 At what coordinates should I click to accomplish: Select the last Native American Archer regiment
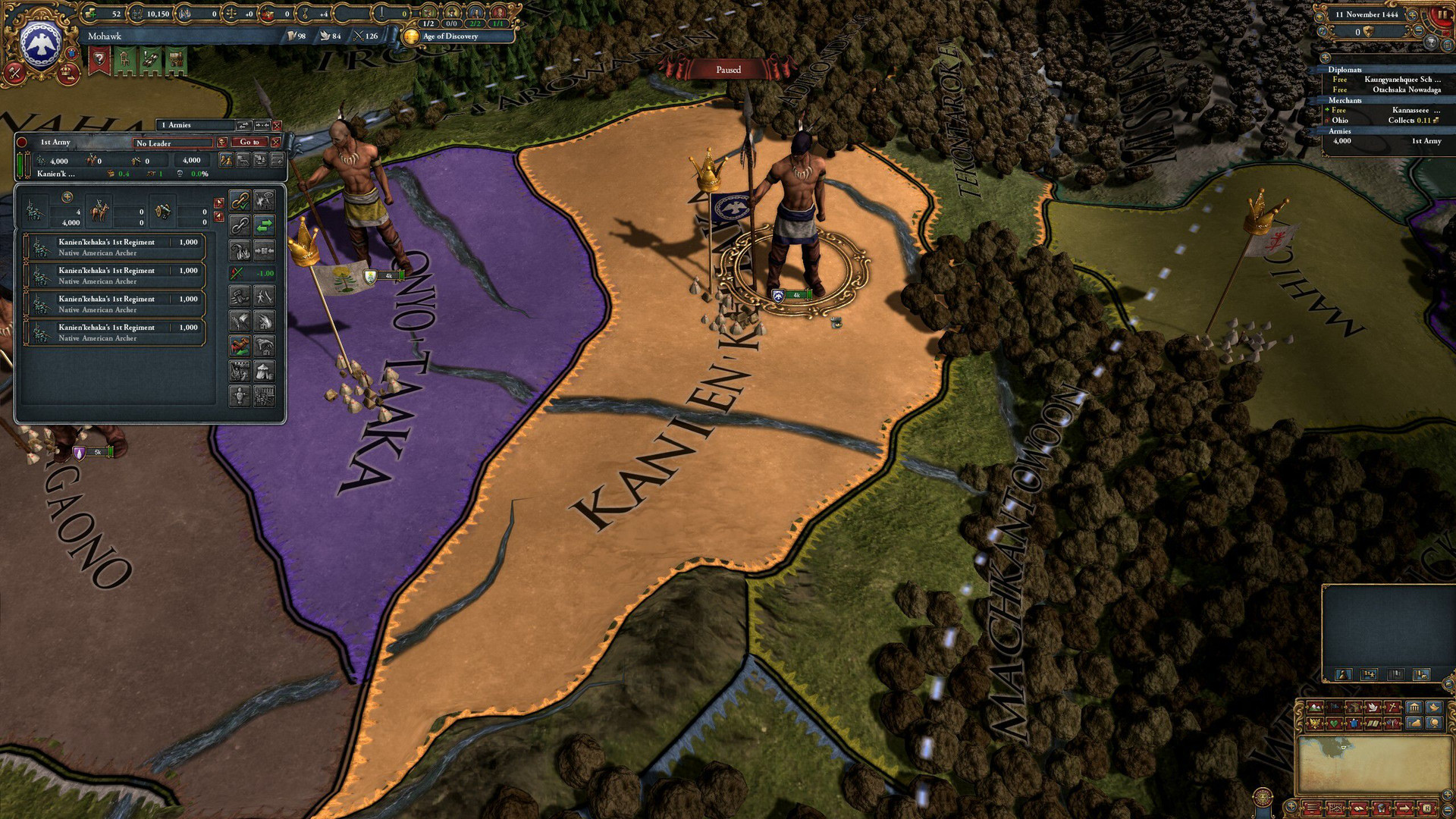115,333
